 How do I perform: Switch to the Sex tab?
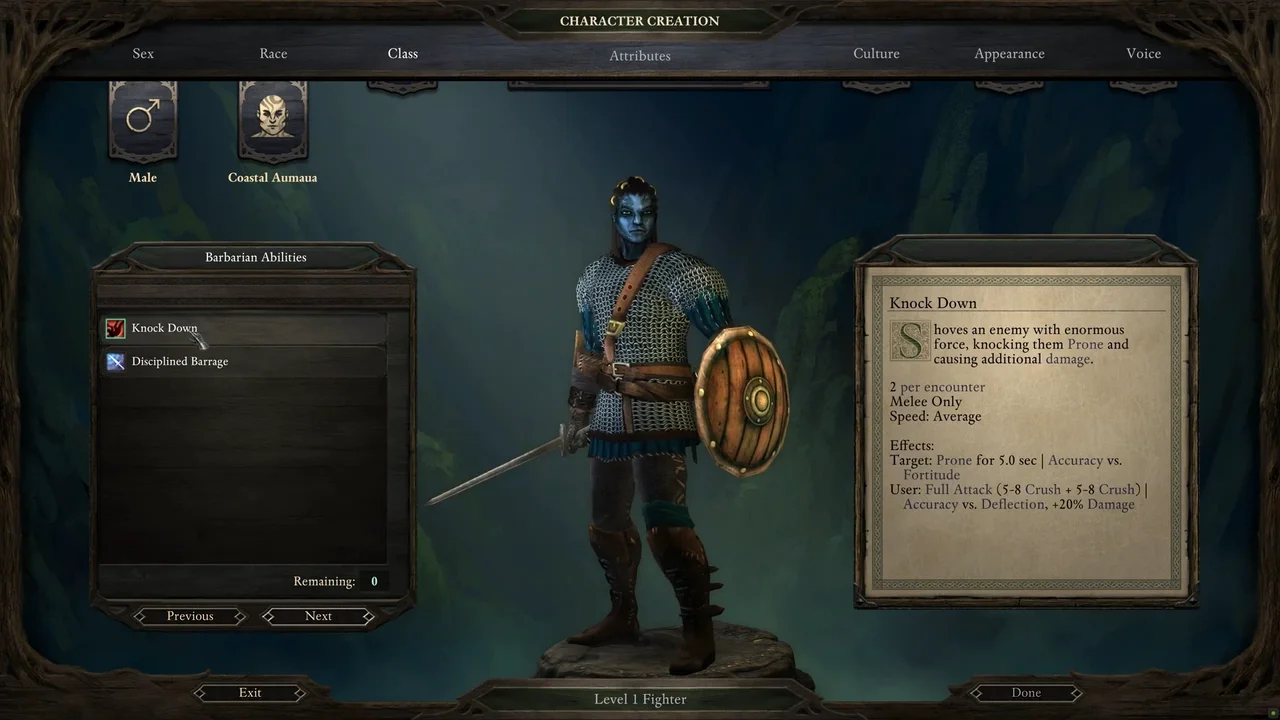pos(143,54)
